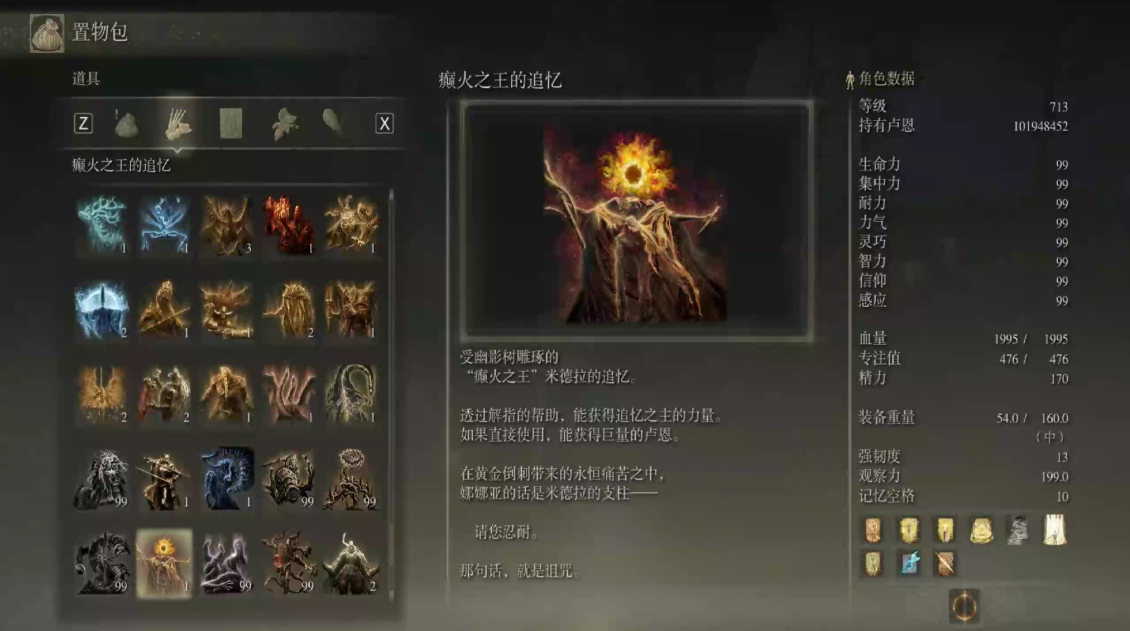Choose the horned beast remembrance in the last slot
Viewport: 1130px width, 631px height.
click(350, 564)
